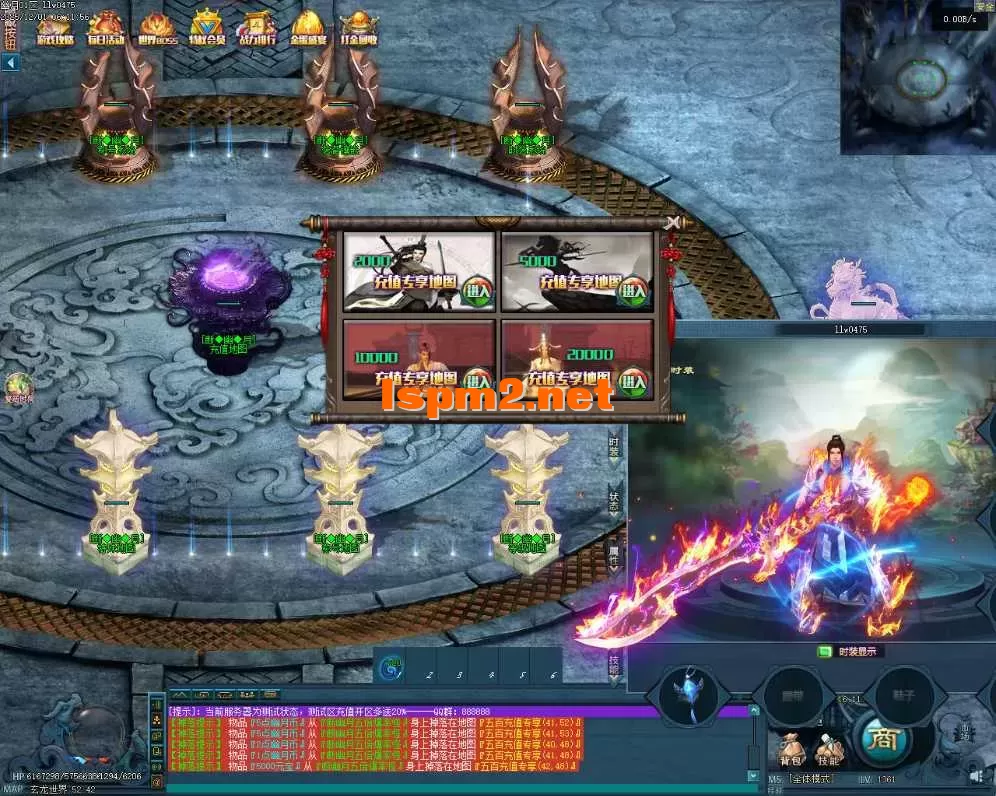This screenshot has width=996, height=796.
Task: Open the 技能 skills bag icon
Action: point(829,751)
